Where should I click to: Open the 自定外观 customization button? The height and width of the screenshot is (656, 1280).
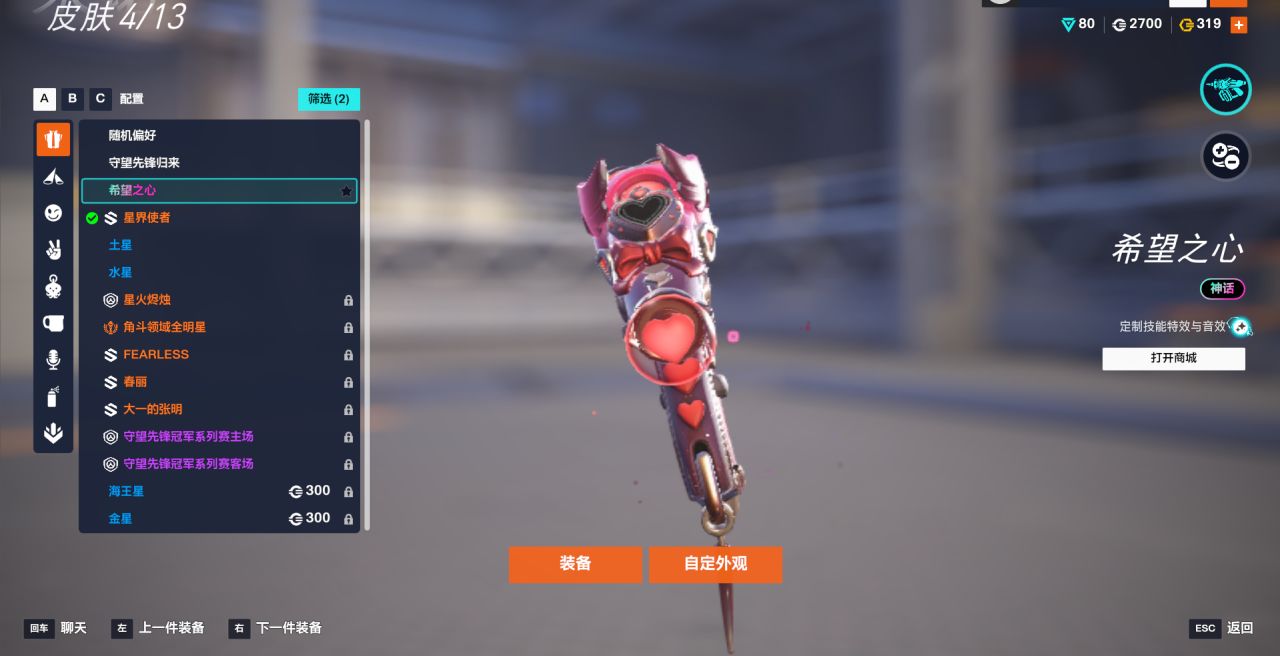click(x=715, y=564)
